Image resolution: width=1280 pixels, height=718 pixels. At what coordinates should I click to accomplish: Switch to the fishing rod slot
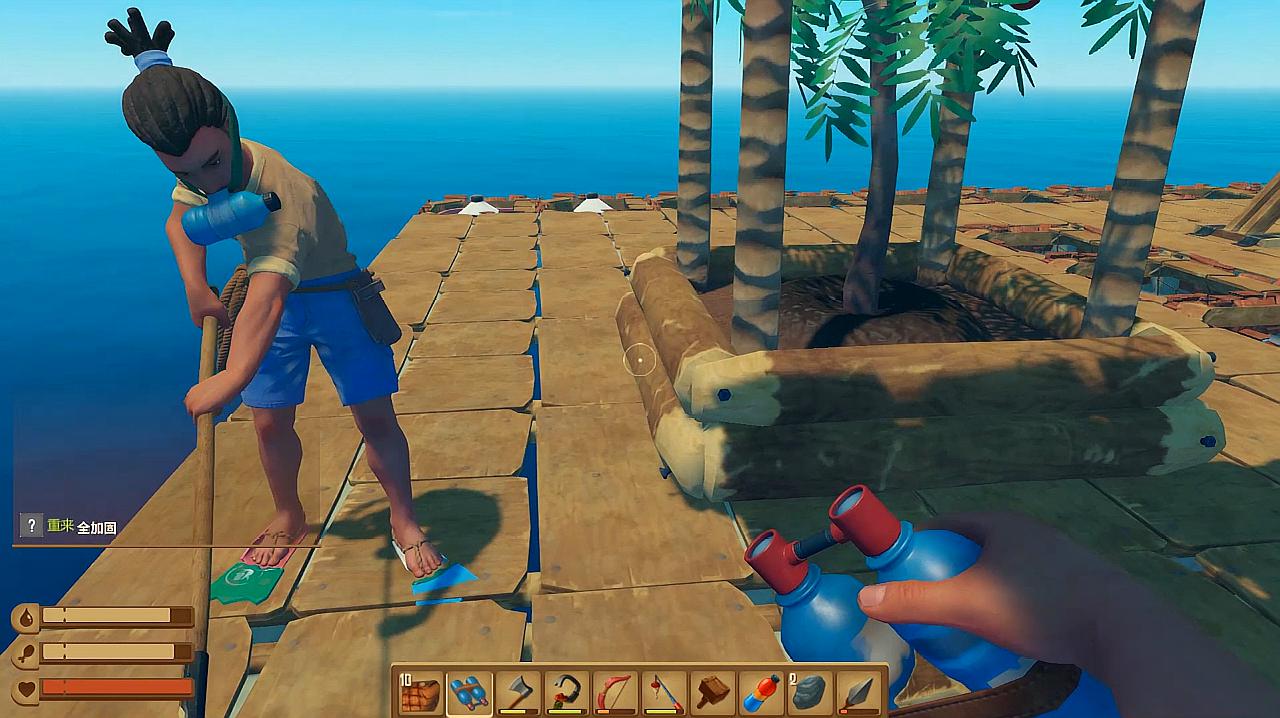(664, 692)
